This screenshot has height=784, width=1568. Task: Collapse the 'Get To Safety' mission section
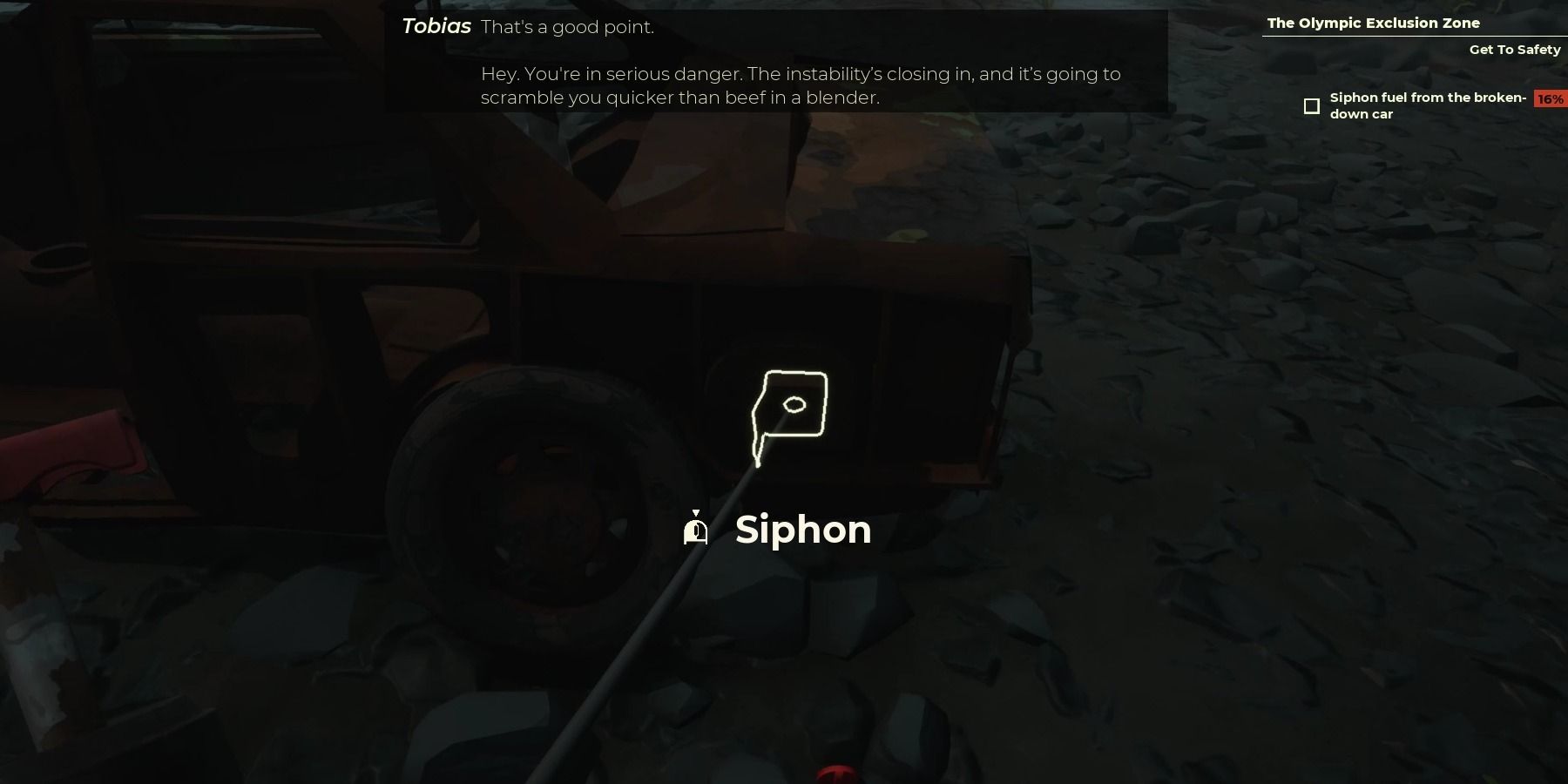click(x=1515, y=50)
